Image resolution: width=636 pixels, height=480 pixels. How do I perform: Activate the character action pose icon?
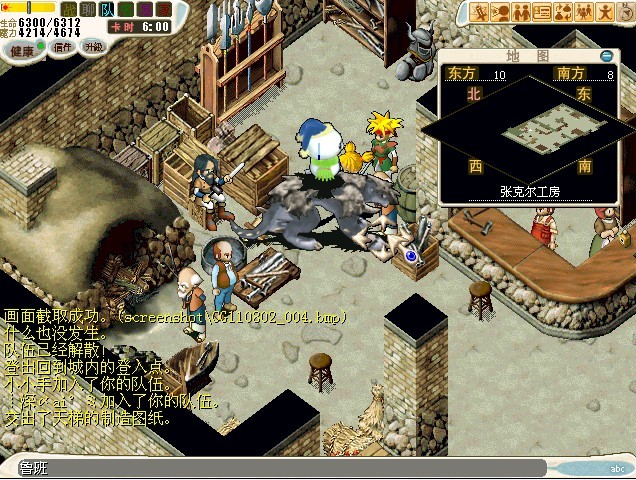(606, 12)
